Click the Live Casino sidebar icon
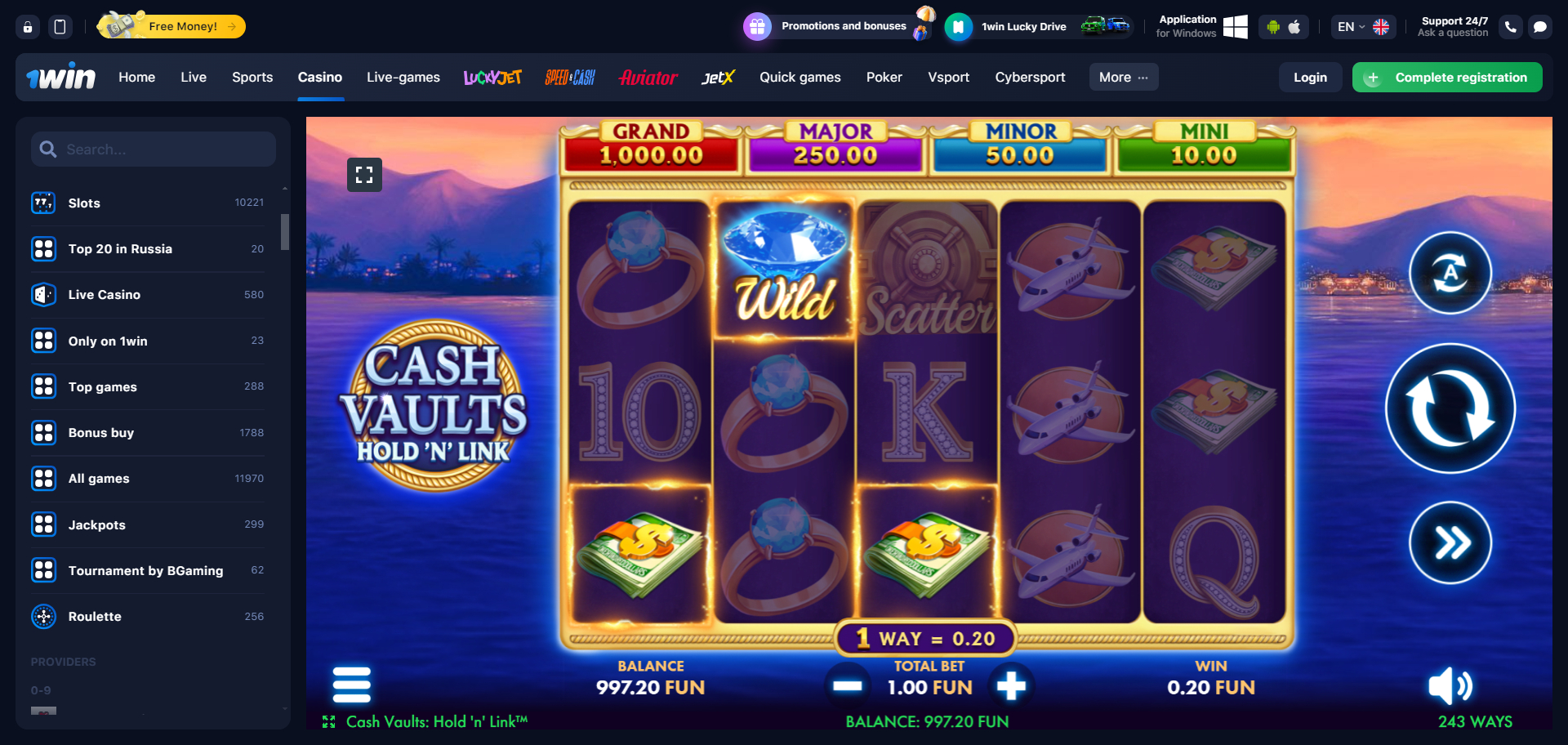This screenshot has height=745, width=1568. click(x=43, y=294)
